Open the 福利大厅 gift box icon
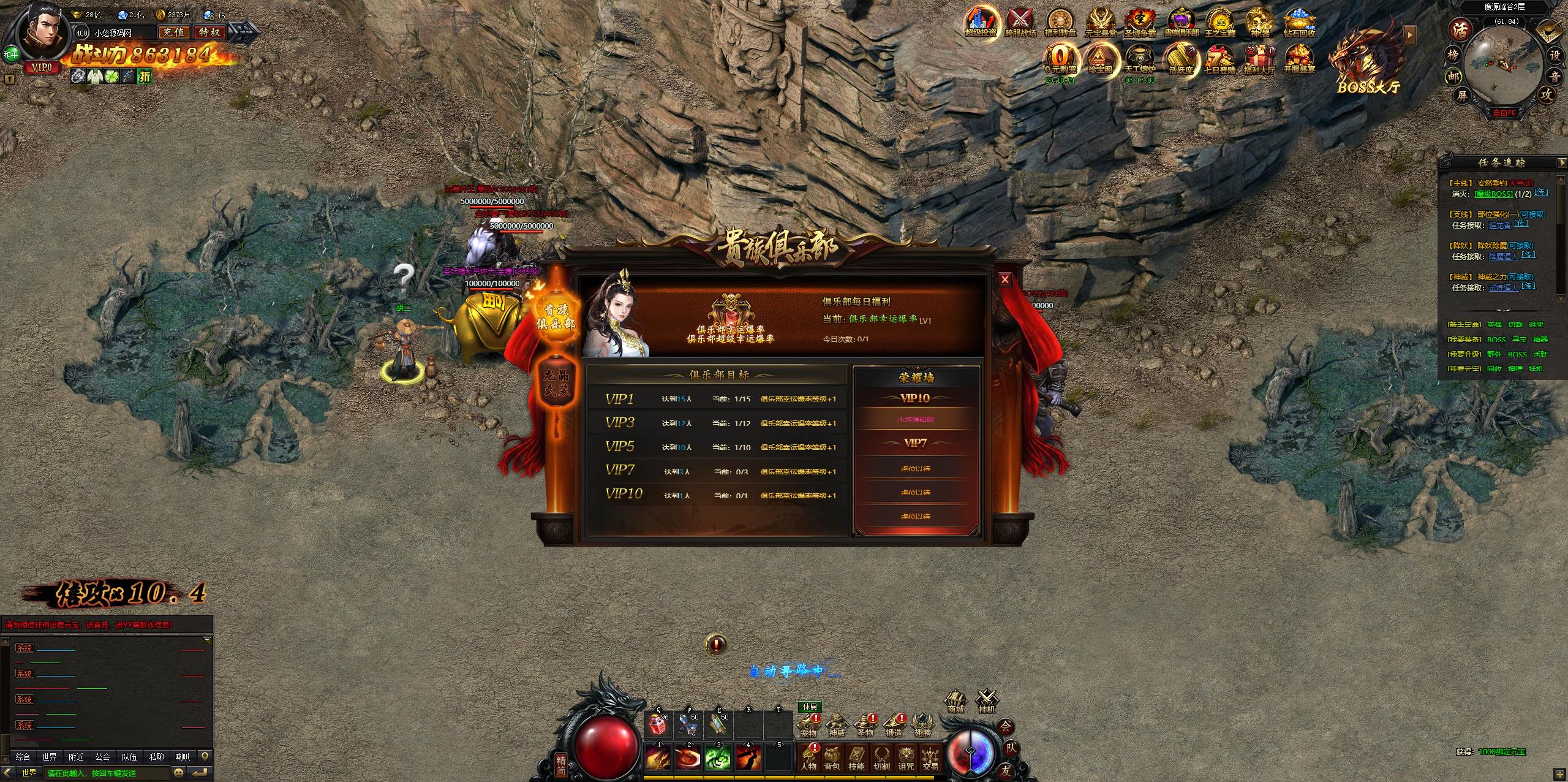 (x=1259, y=59)
